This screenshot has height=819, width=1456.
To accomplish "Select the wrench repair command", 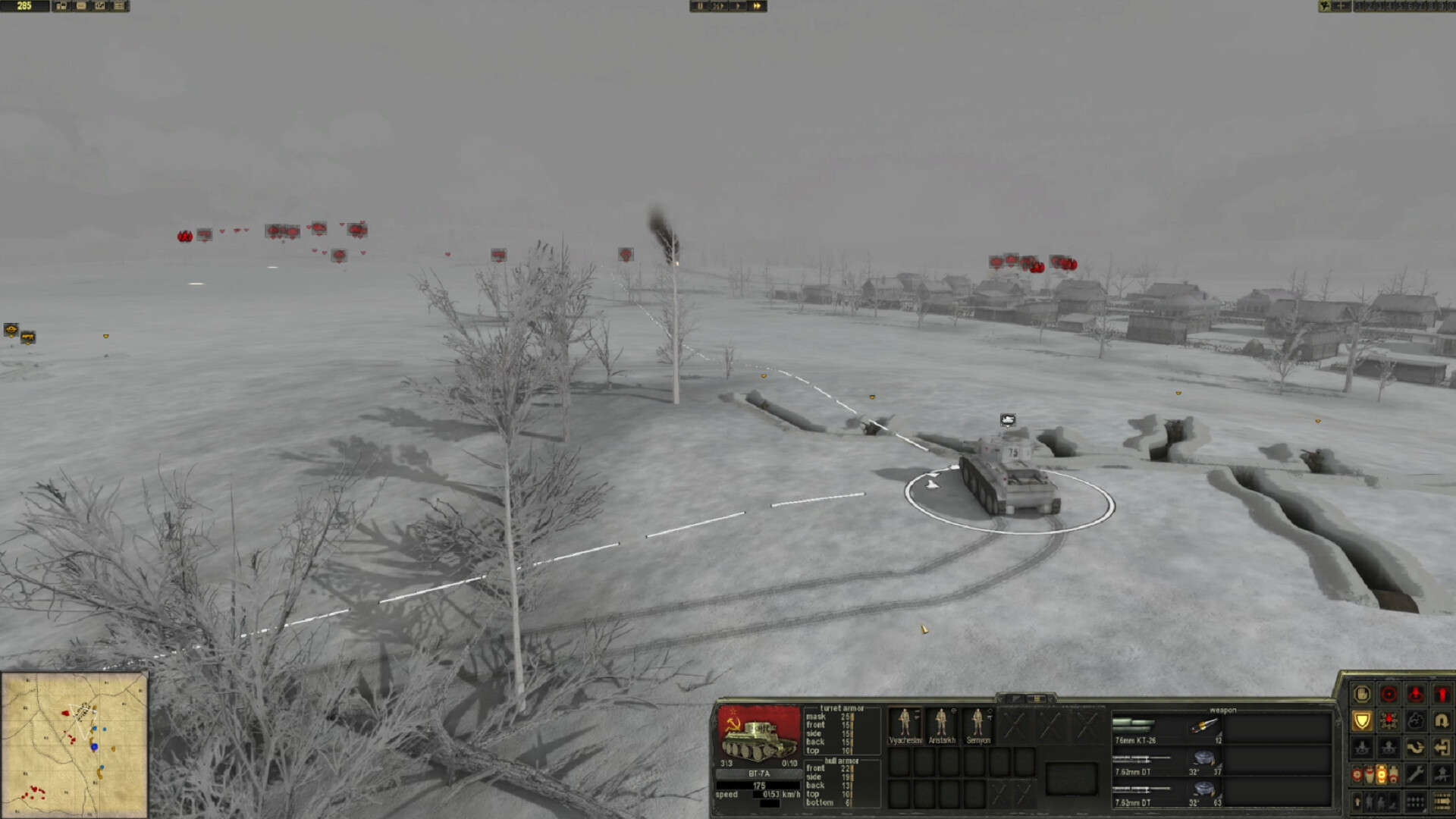I will pos(1416,773).
